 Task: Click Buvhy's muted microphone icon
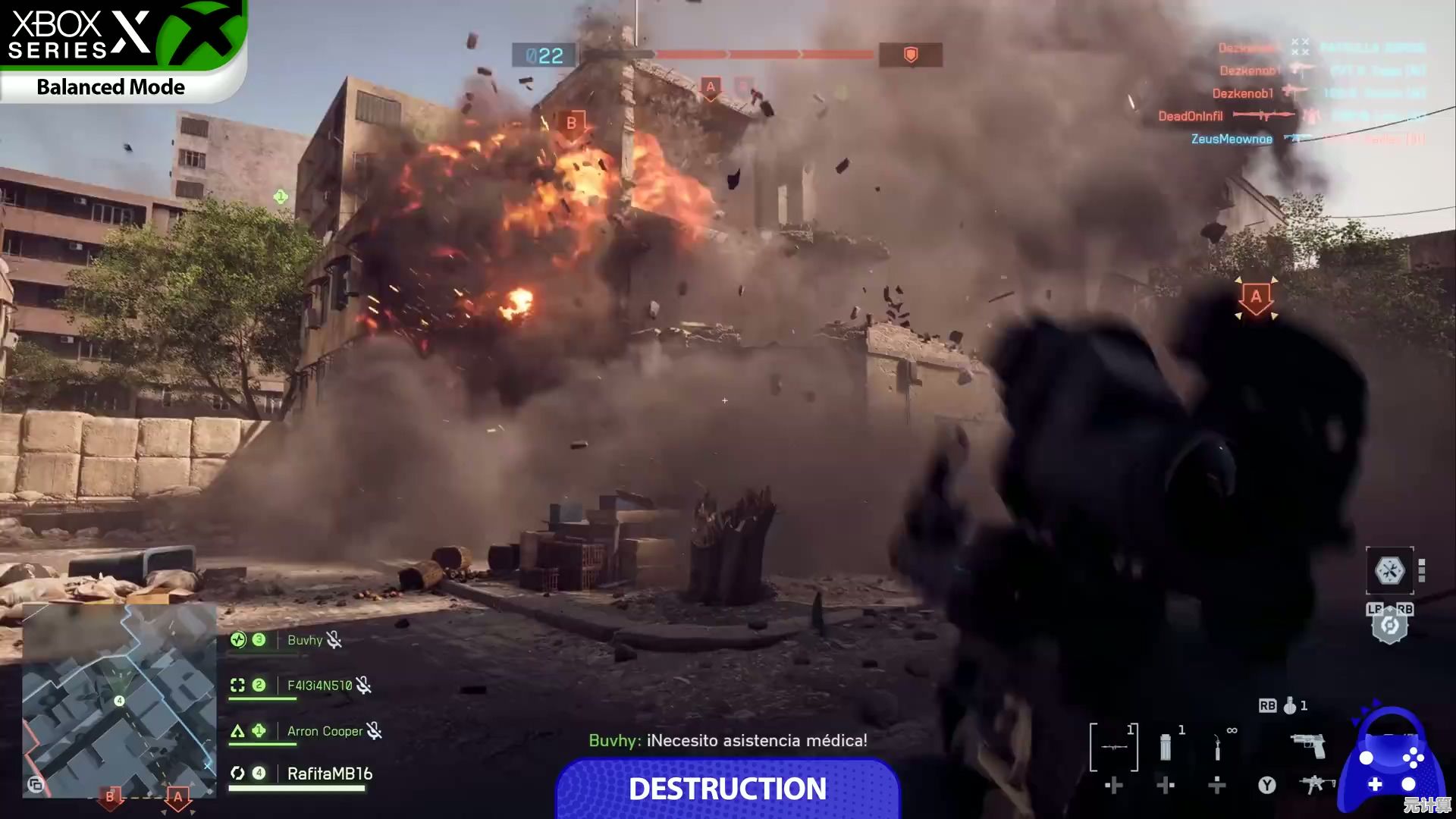334,641
